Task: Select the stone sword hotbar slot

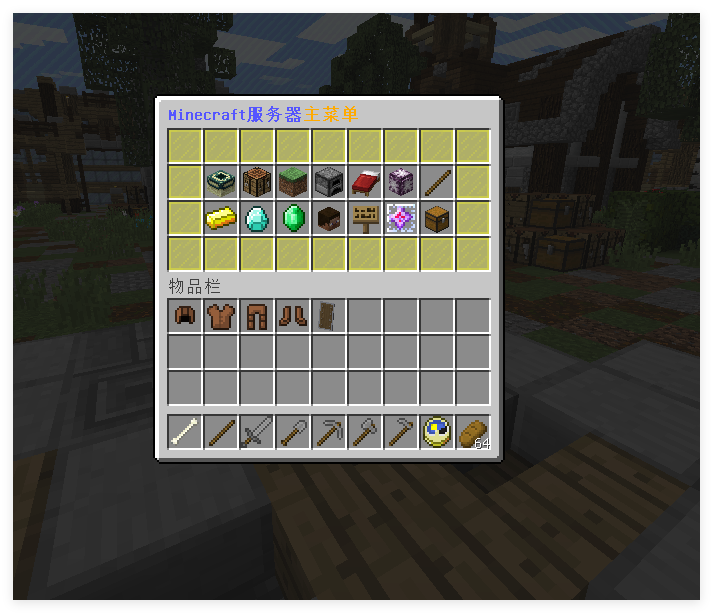Action: click(257, 432)
